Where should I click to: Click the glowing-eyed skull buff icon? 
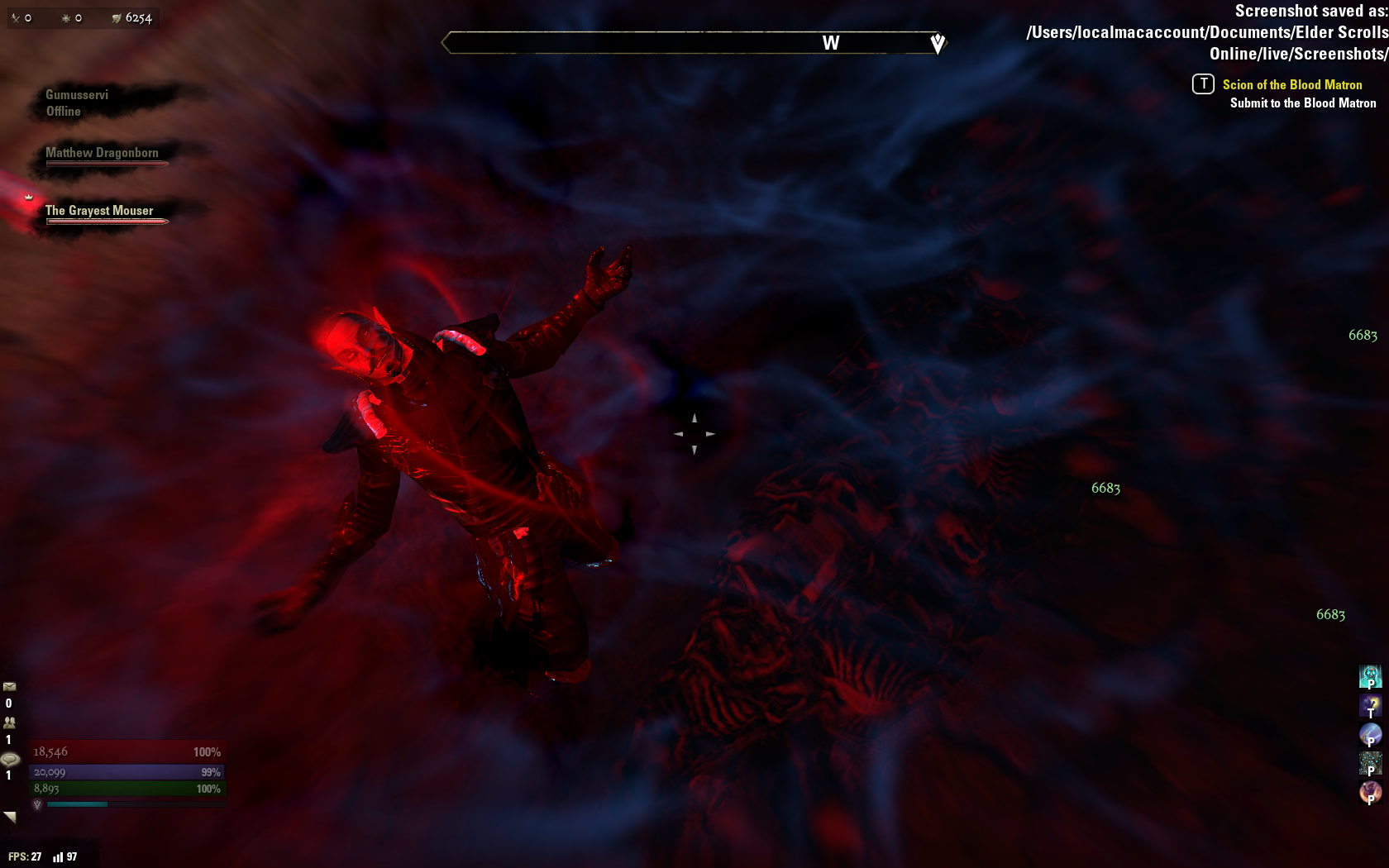click(x=1370, y=676)
